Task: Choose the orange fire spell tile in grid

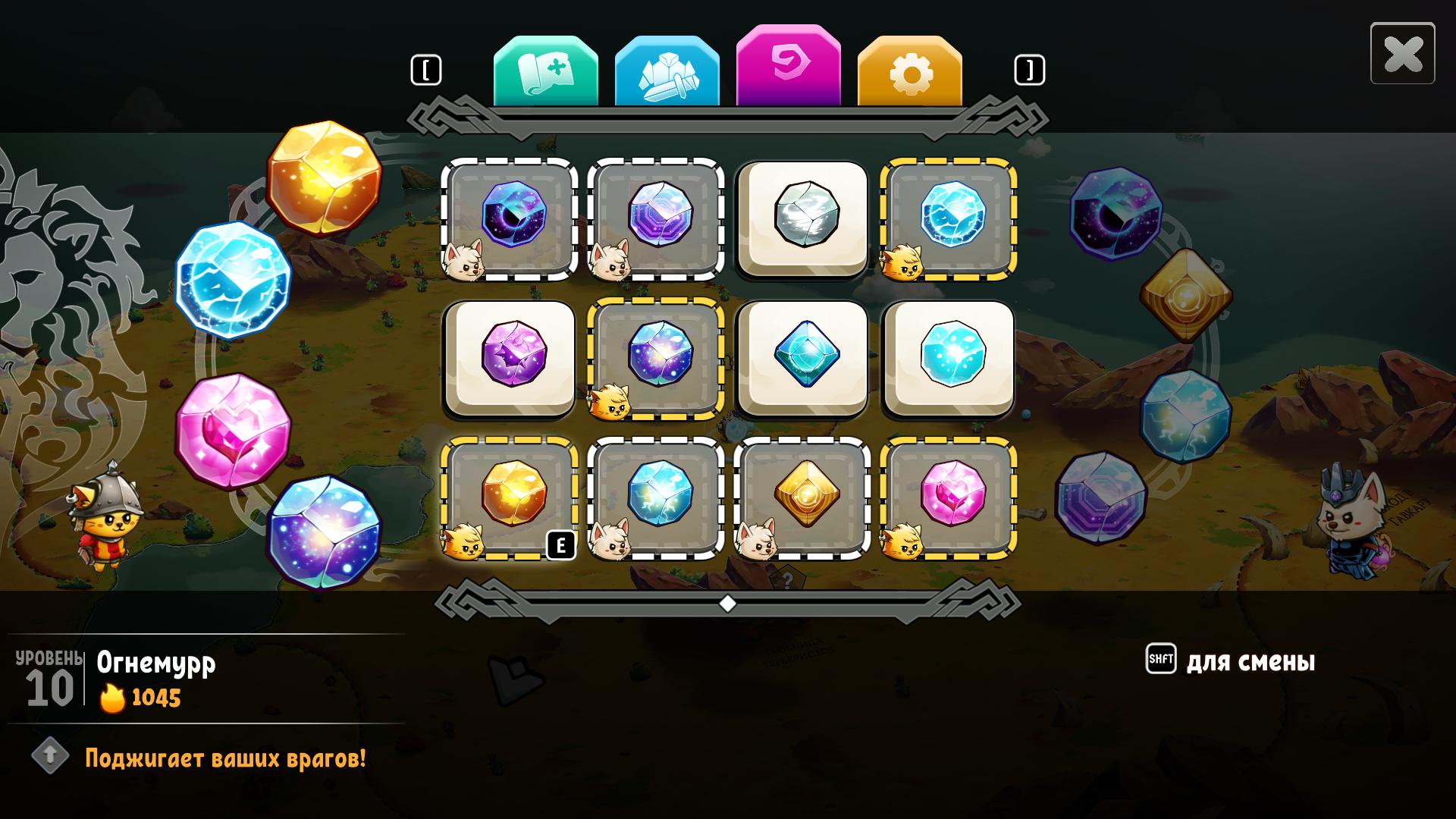Action: tap(510, 496)
